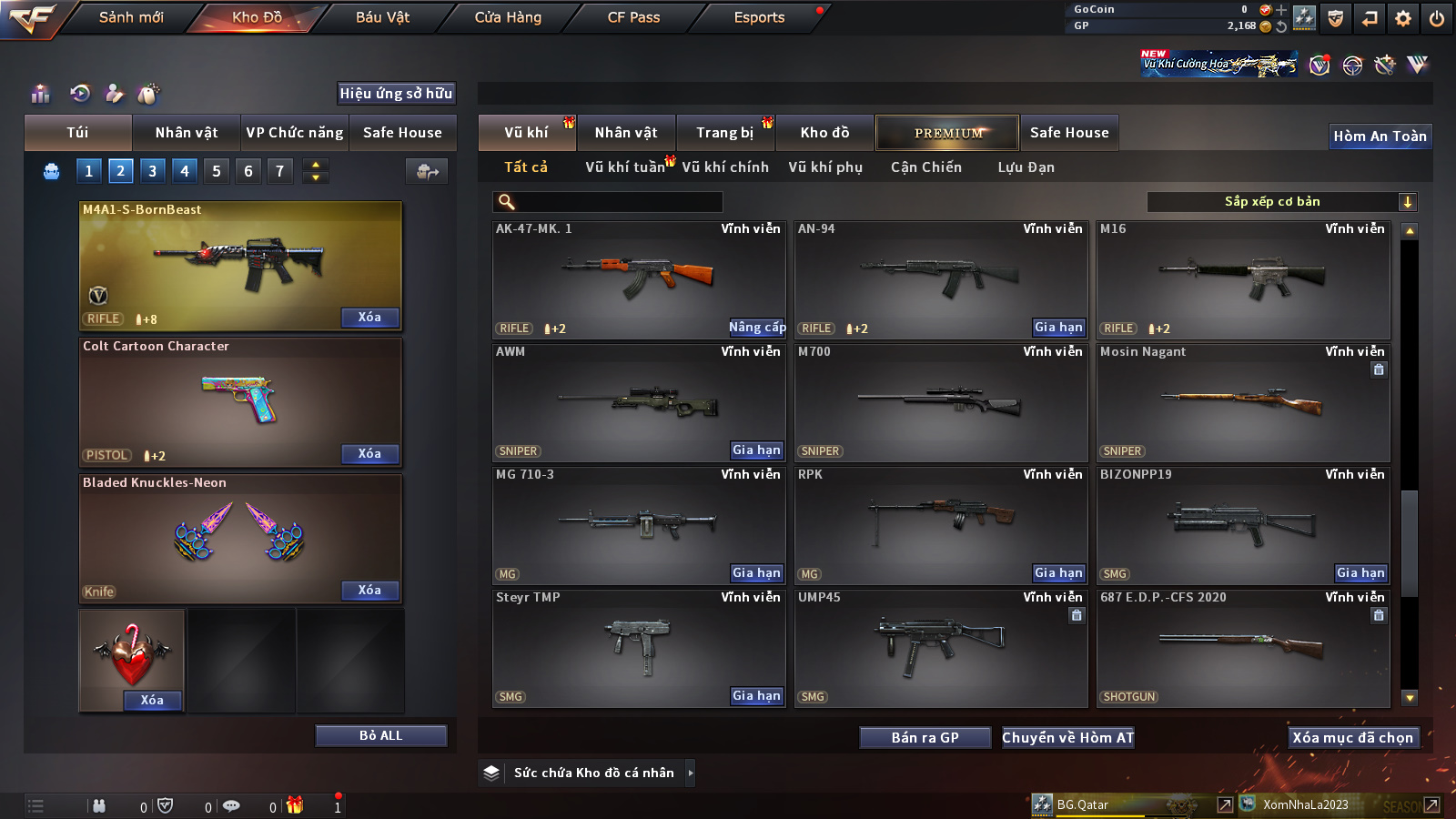Go to the CF Pass tab
Viewport: 1456px width, 819px height.
tap(633, 17)
